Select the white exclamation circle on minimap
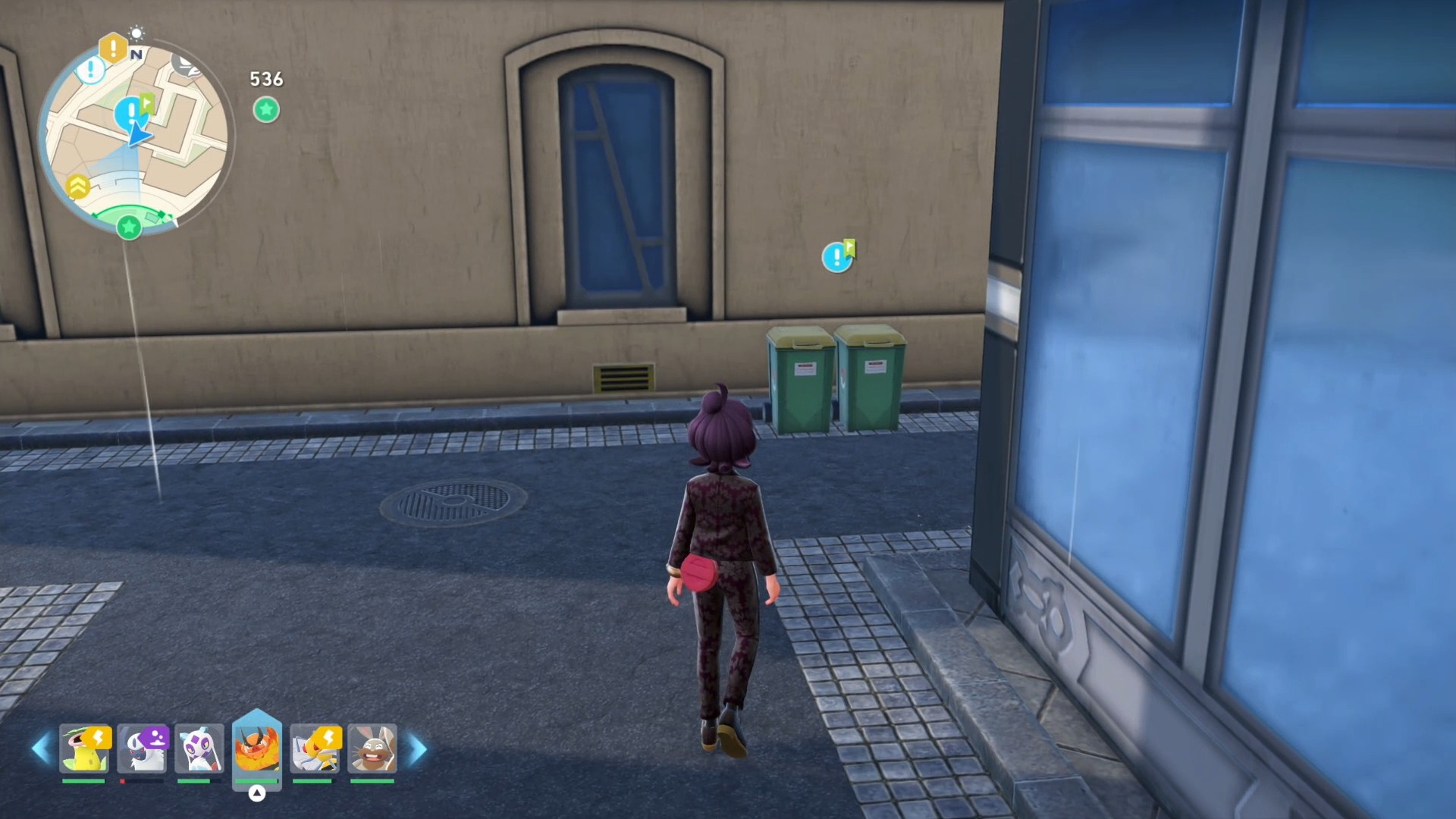Viewport: 1456px width, 819px height. [x=91, y=71]
